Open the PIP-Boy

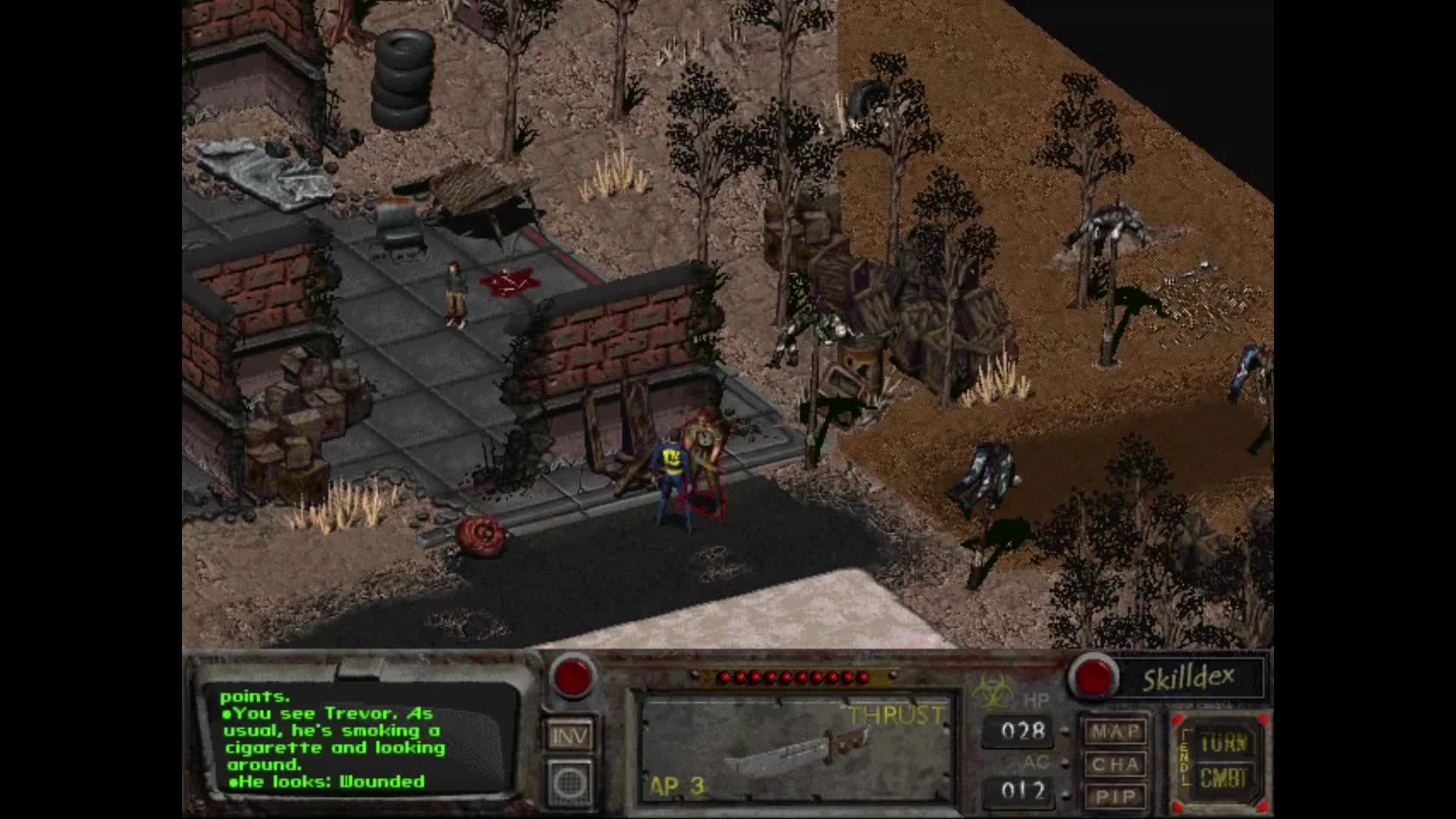point(1115,793)
